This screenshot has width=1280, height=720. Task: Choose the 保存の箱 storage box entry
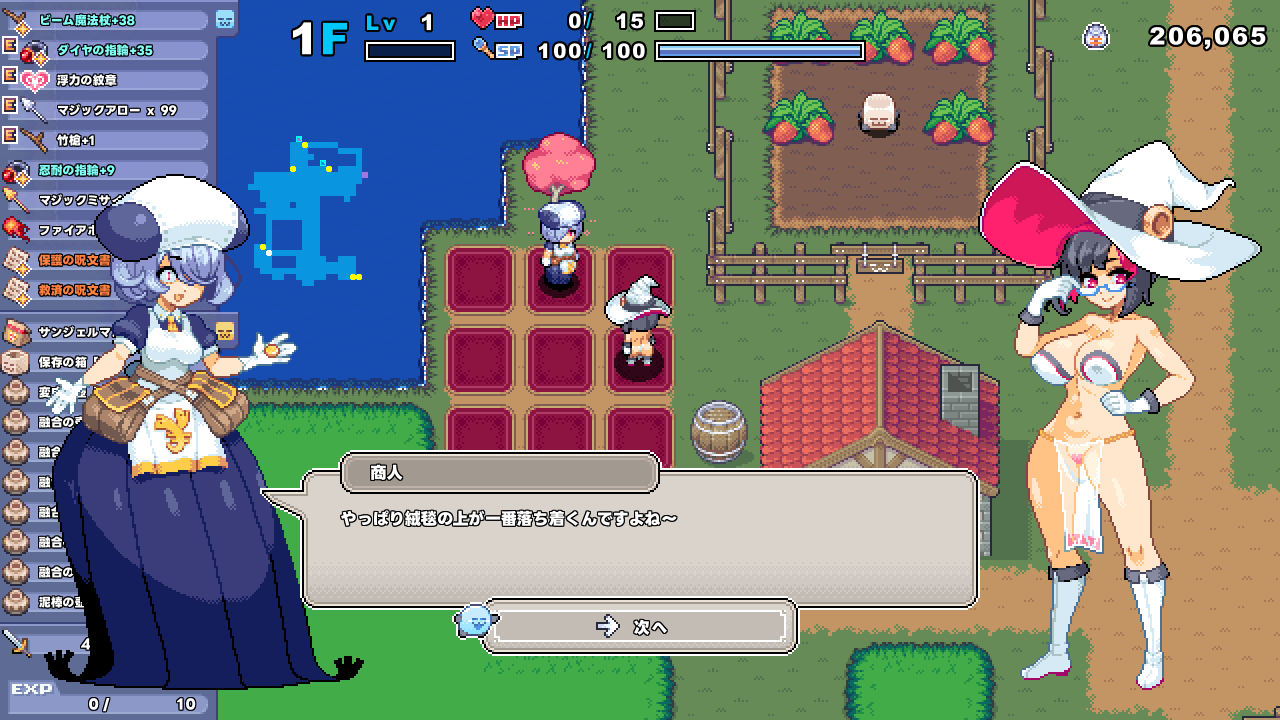click(x=50, y=361)
